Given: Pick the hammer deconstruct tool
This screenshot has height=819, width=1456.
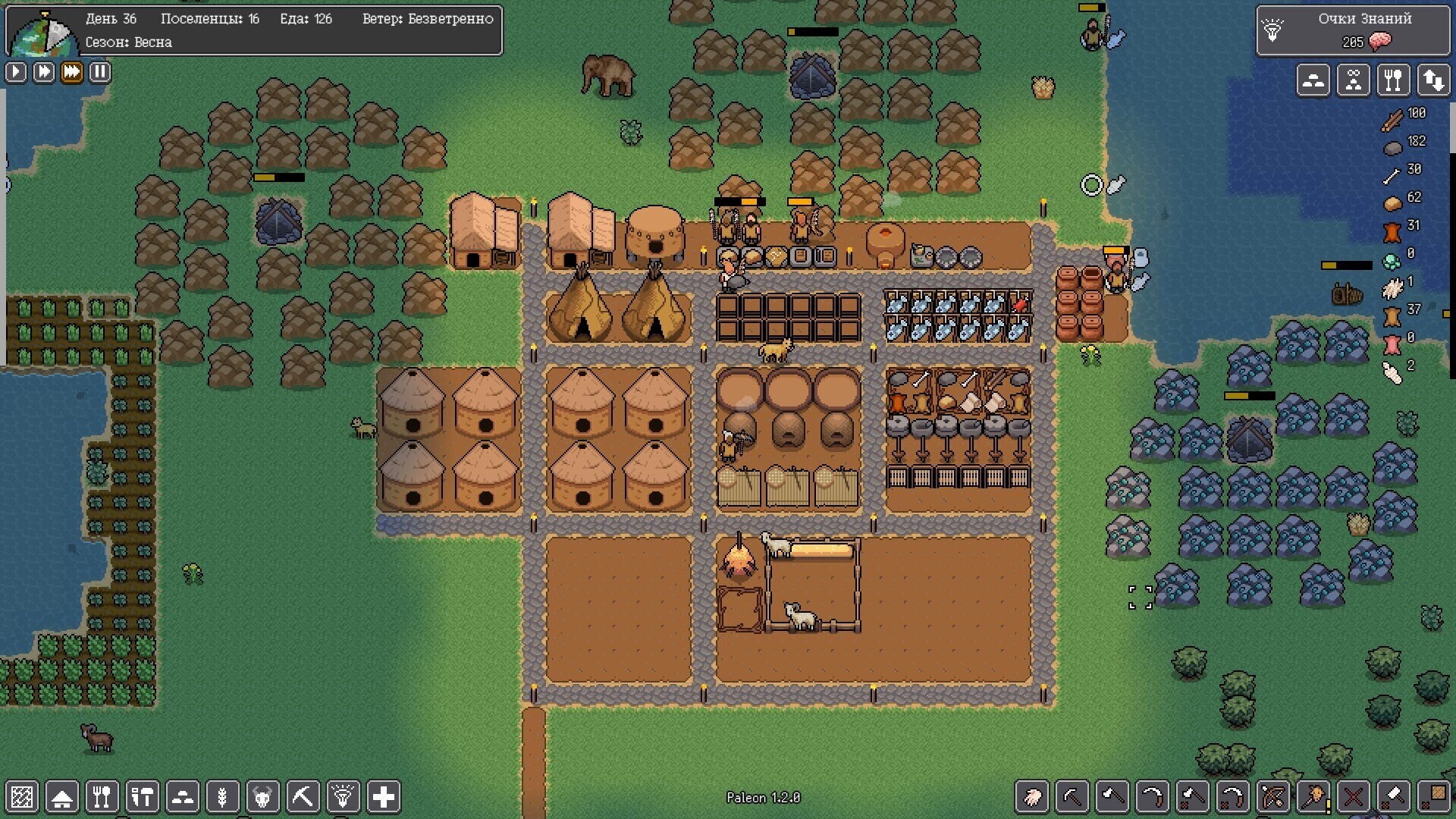Looking at the screenshot, I should tap(1394, 797).
